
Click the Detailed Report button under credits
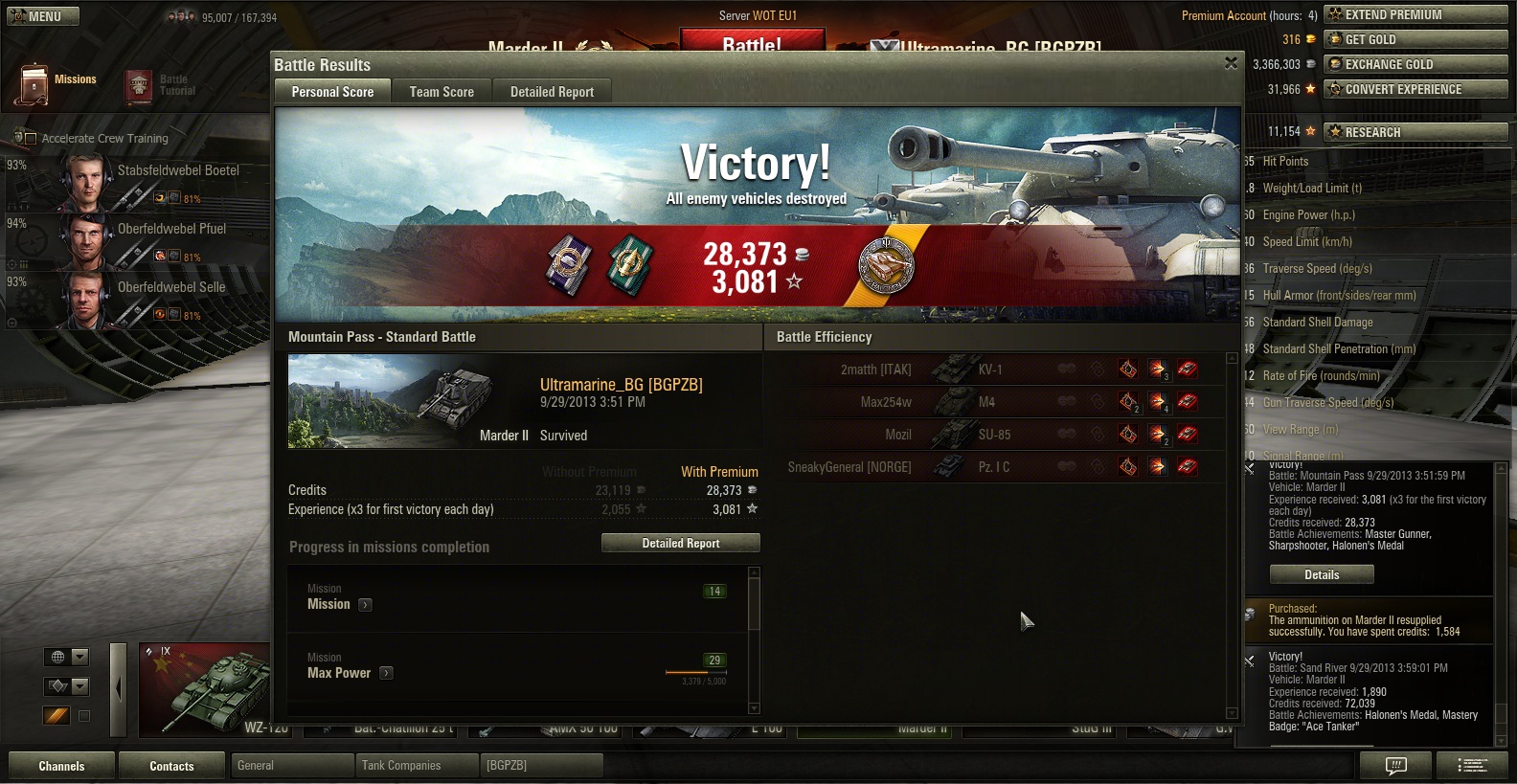[x=680, y=543]
